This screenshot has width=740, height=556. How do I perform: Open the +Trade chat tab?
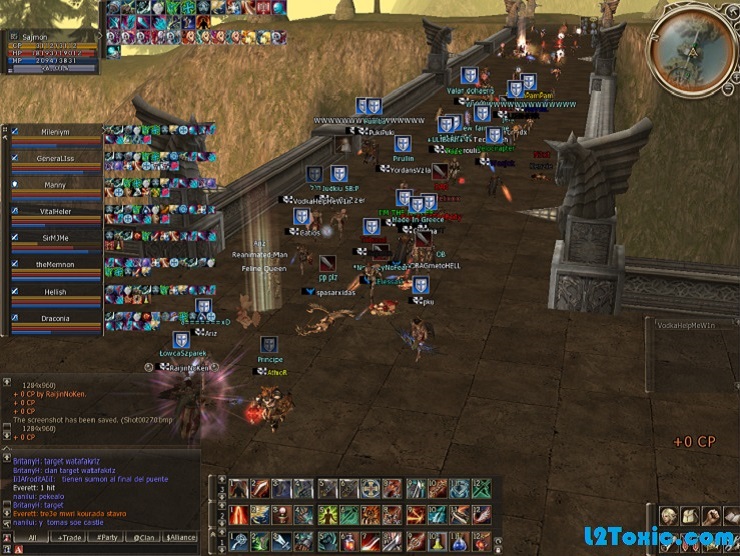pyautogui.click(x=70, y=537)
